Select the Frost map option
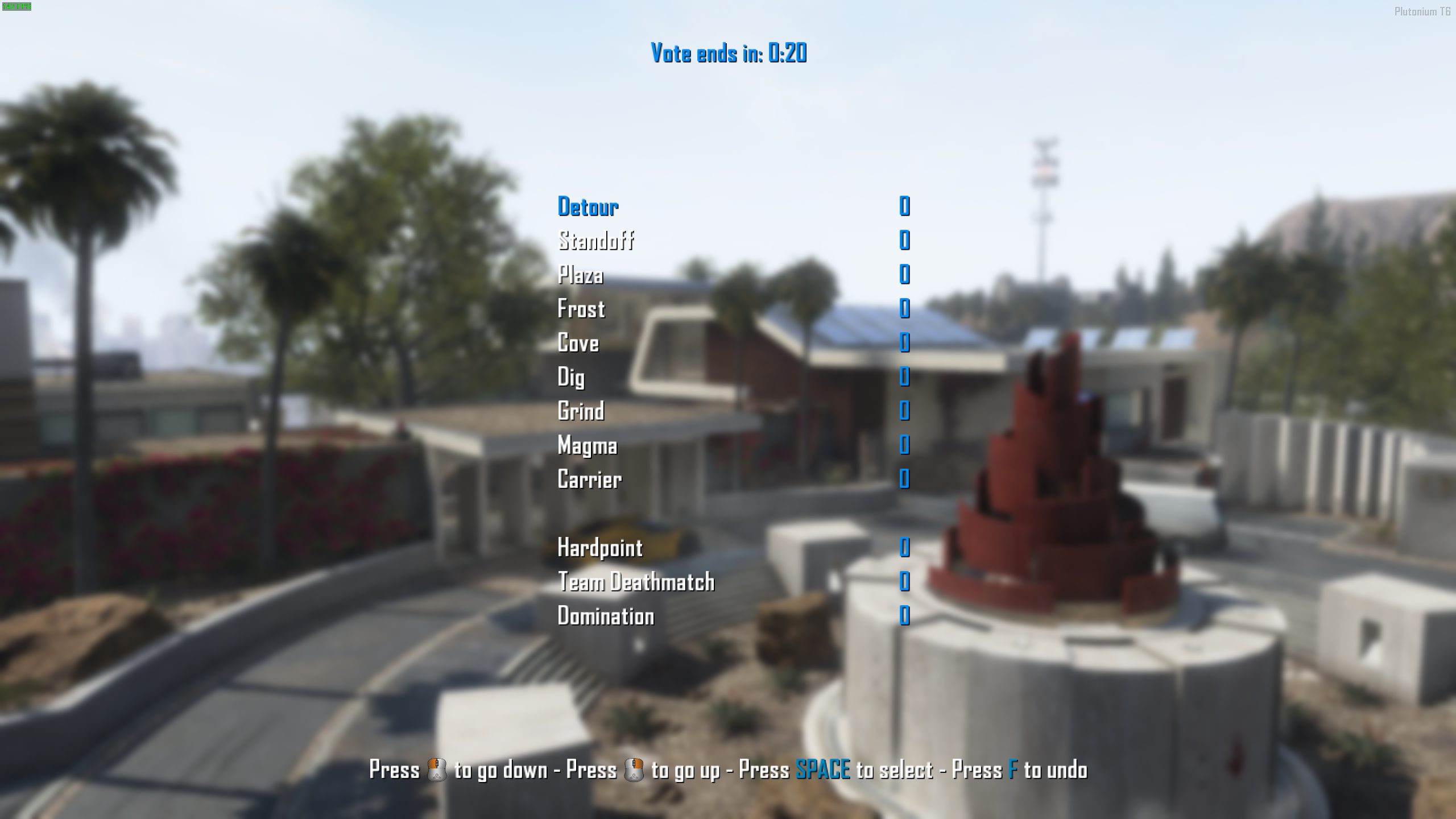This screenshot has height=819, width=1456. click(581, 310)
